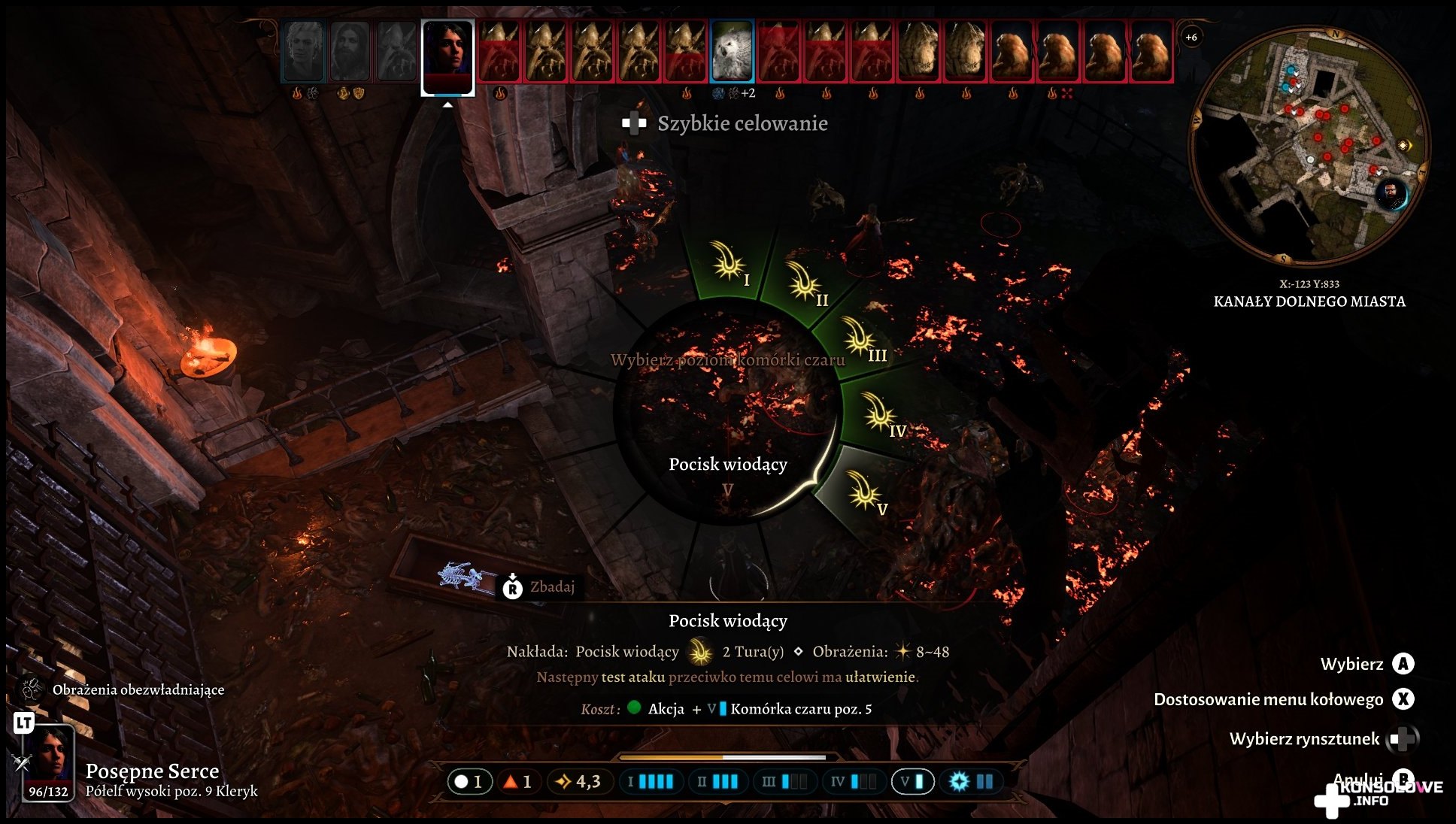Click the white owl portrait in turn order
This screenshot has width=1456, height=824.
click(732, 51)
